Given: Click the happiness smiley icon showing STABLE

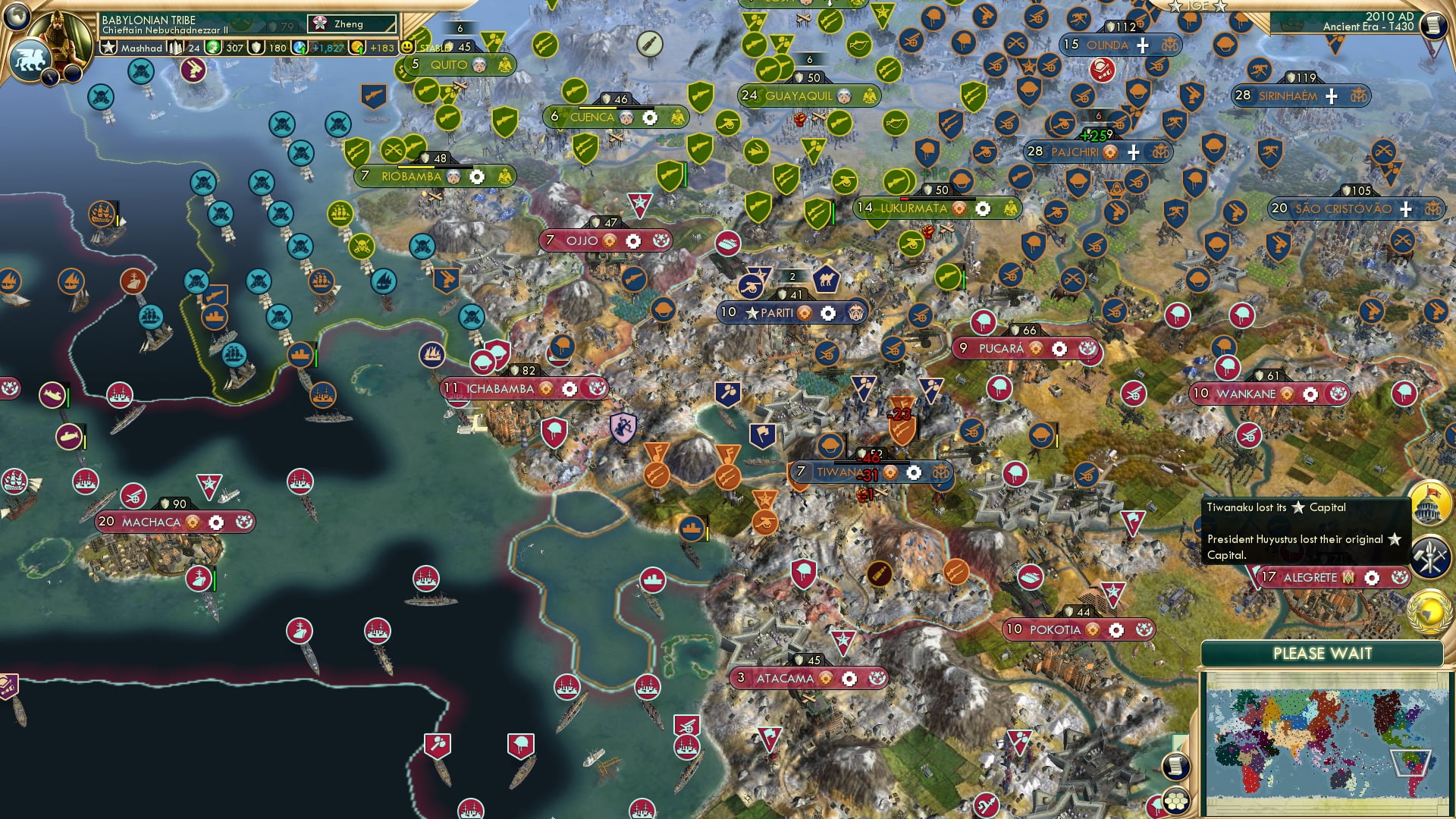Looking at the screenshot, I should tap(407, 47).
